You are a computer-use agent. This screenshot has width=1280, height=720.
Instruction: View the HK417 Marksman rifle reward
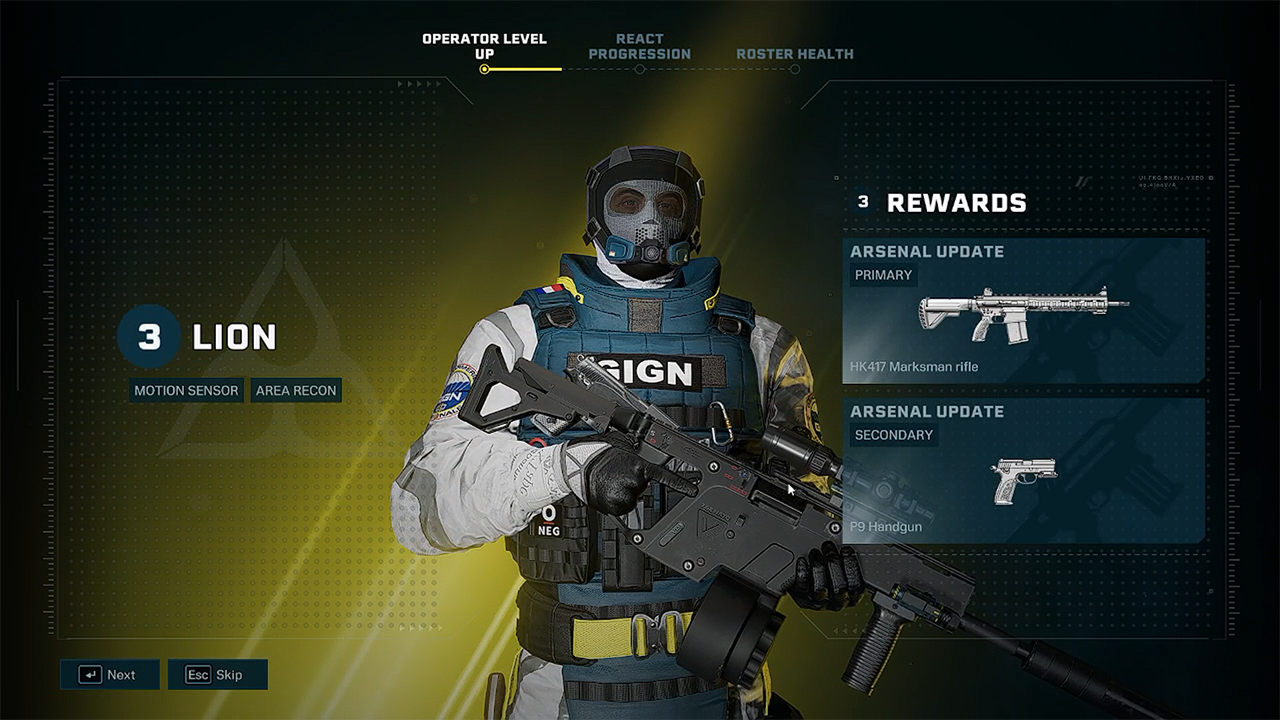pos(1023,310)
